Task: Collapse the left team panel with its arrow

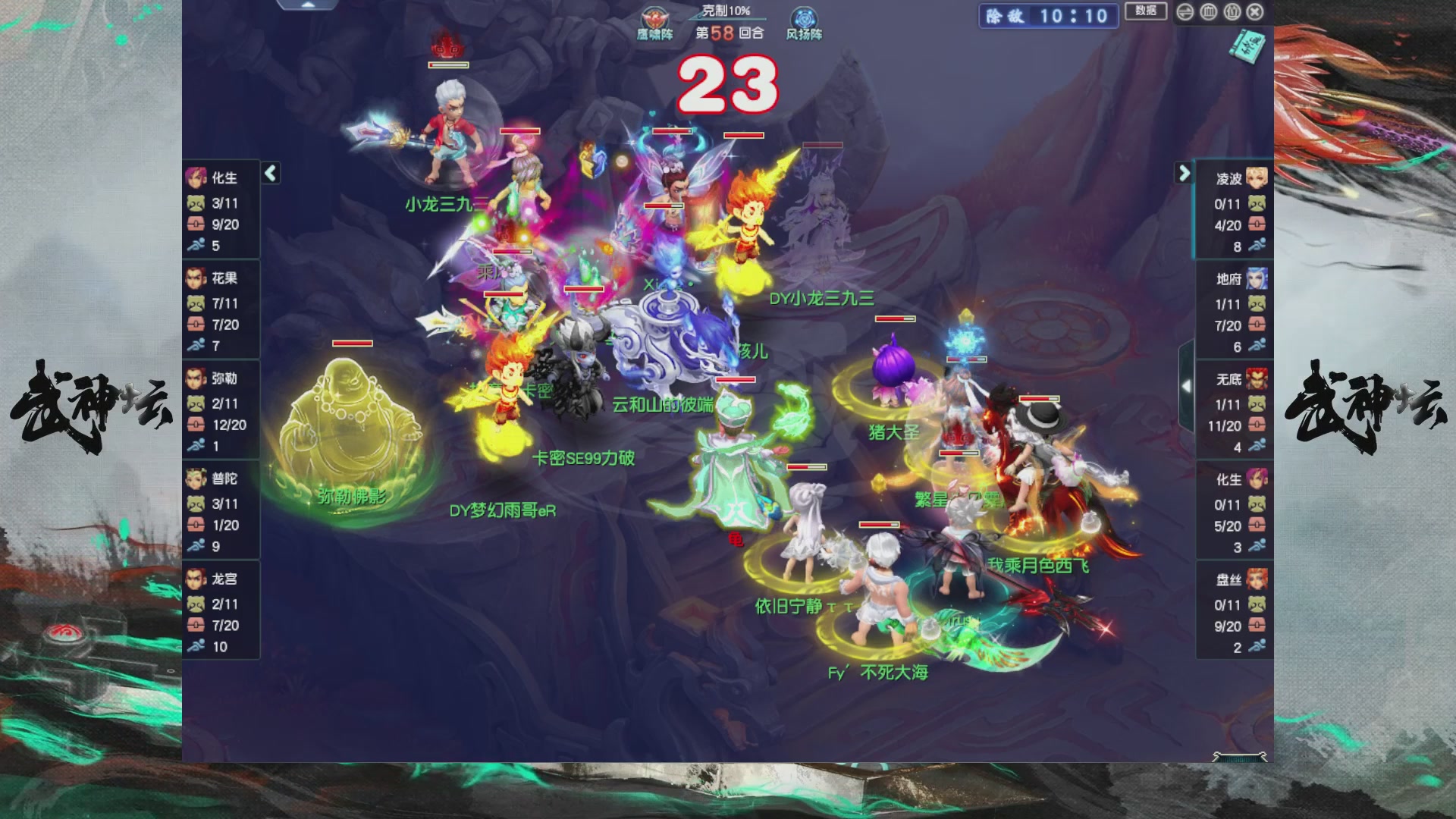Action: point(270,173)
